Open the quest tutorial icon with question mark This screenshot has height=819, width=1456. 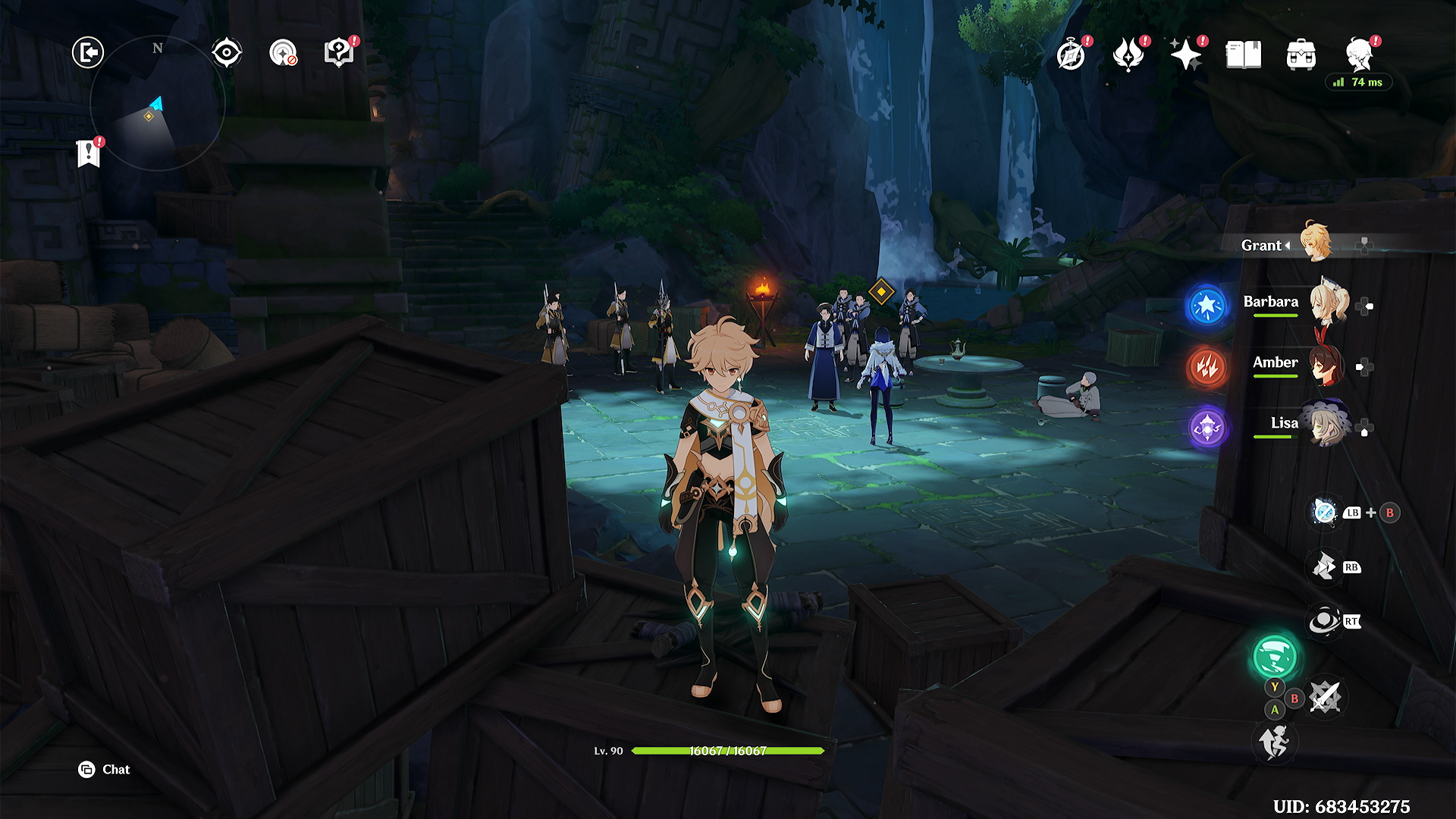[x=338, y=53]
